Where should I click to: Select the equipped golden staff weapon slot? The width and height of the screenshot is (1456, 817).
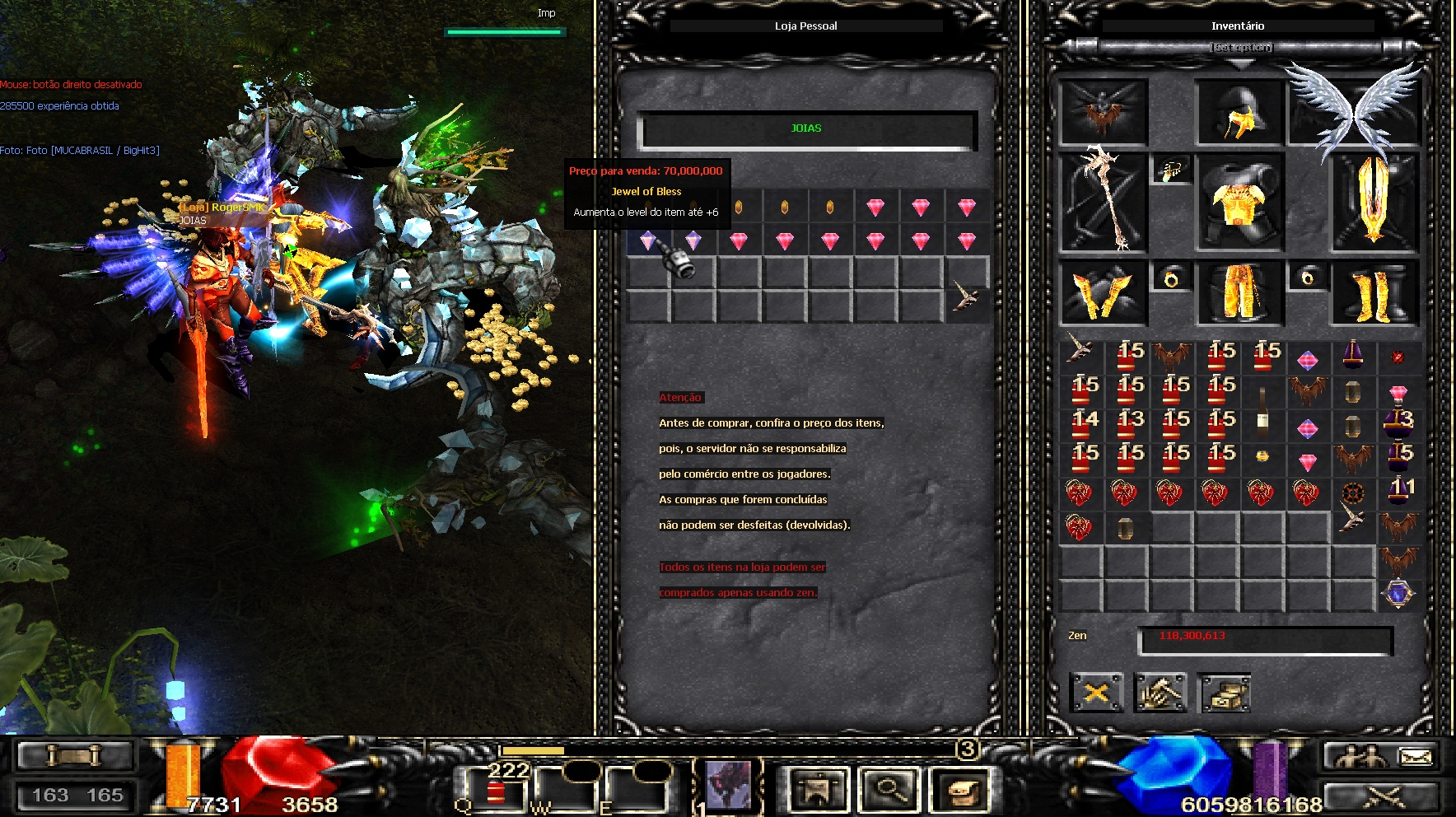1104,202
